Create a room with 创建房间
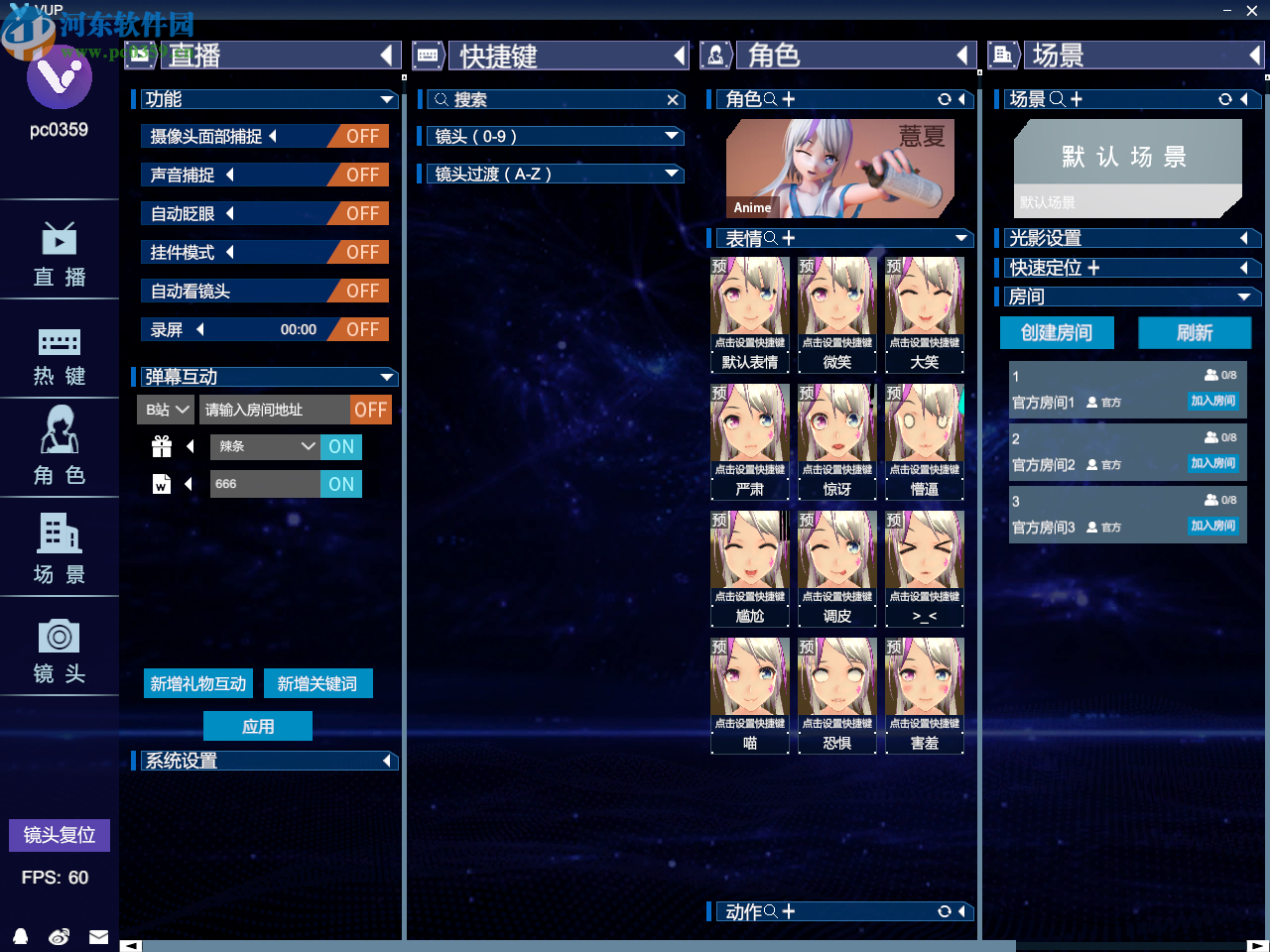1270x952 pixels. pyautogui.click(x=1057, y=332)
